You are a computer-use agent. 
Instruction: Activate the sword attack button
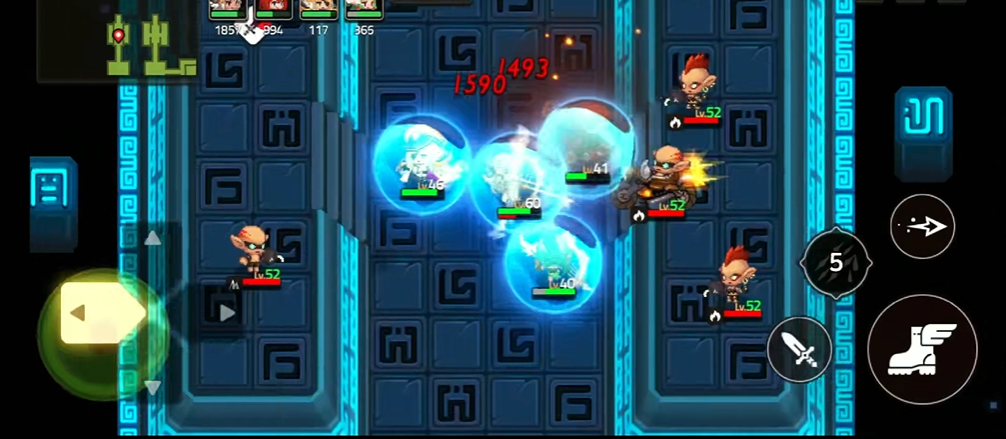(x=800, y=349)
